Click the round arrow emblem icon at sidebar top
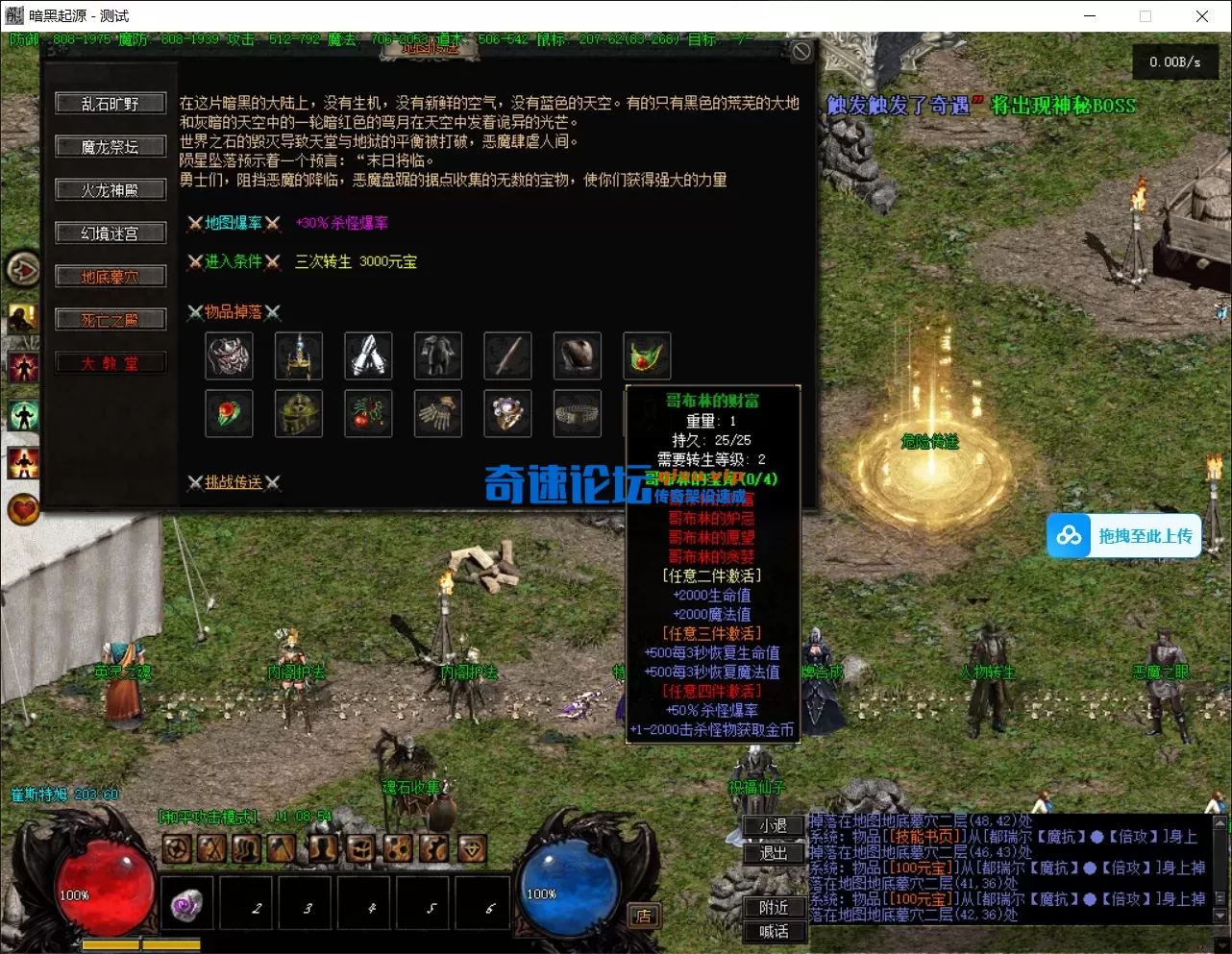The width and height of the screenshot is (1232, 954). (23, 269)
